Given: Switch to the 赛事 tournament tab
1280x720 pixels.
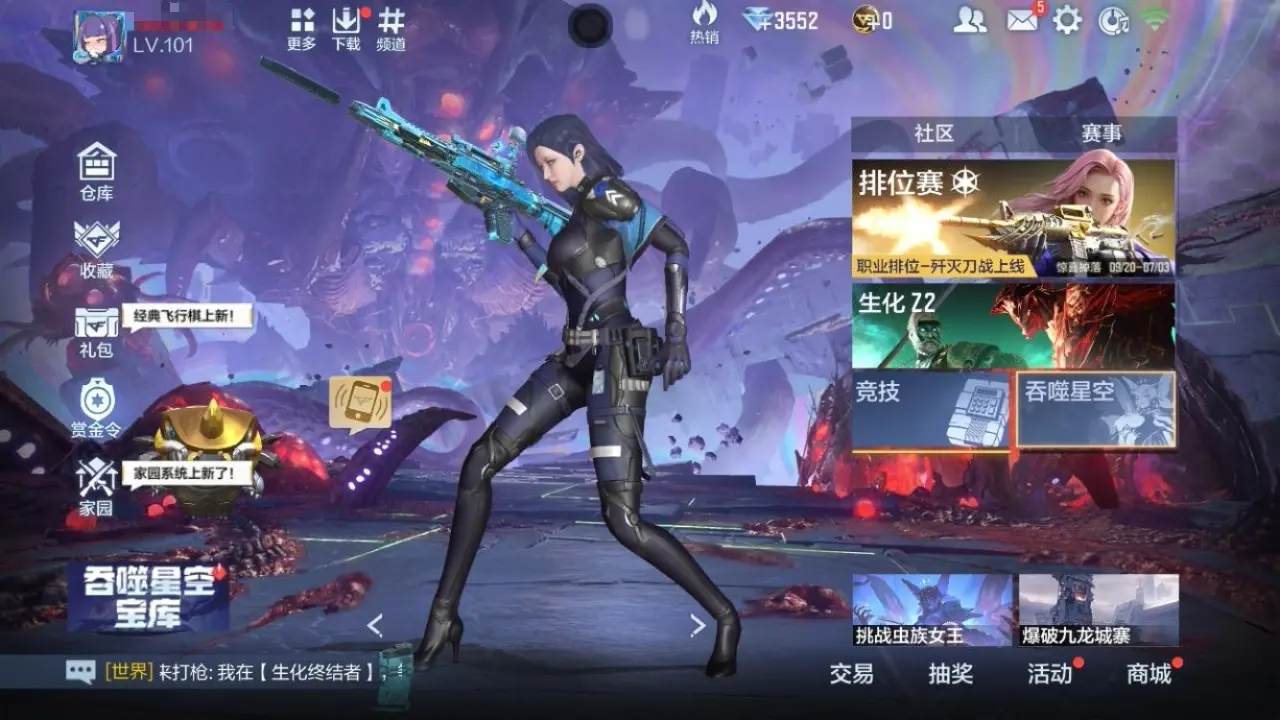Looking at the screenshot, I should pyautogui.click(x=1101, y=133).
